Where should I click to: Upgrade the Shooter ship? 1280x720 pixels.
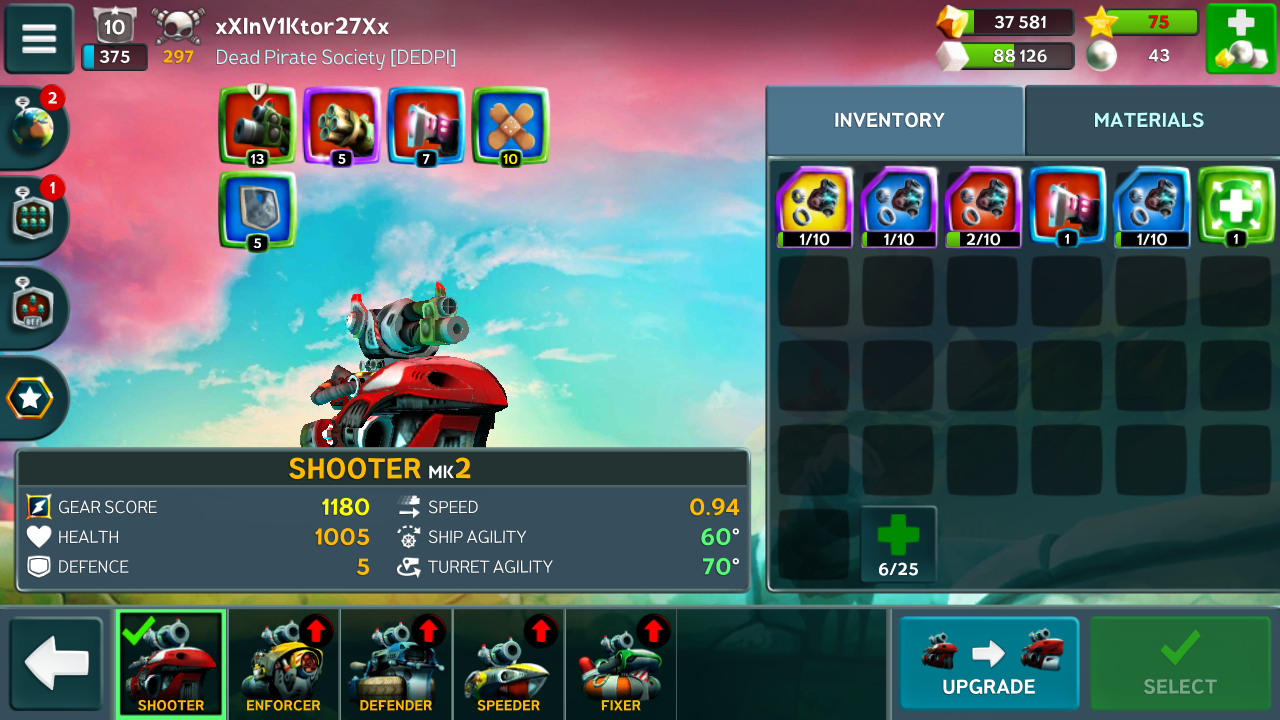(x=988, y=662)
